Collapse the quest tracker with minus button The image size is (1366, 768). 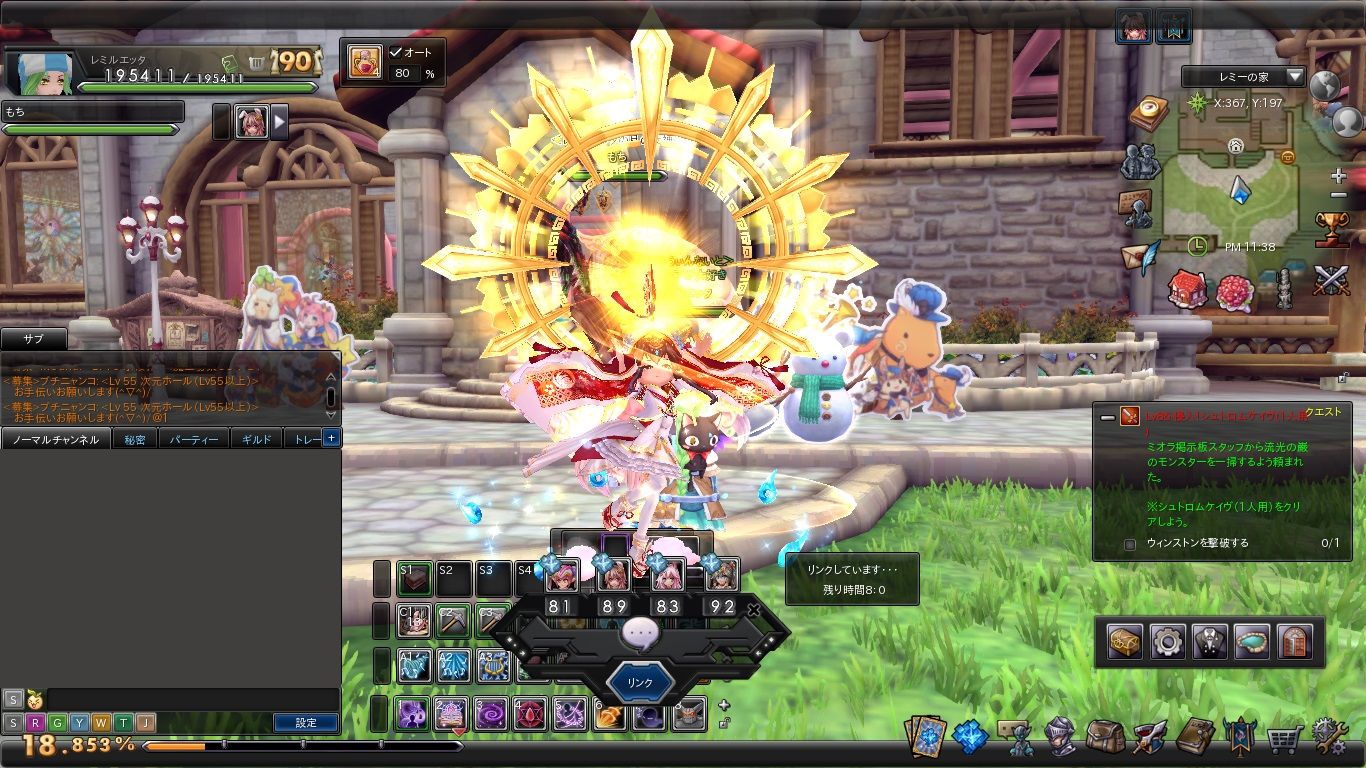[x=1107, y=416]
